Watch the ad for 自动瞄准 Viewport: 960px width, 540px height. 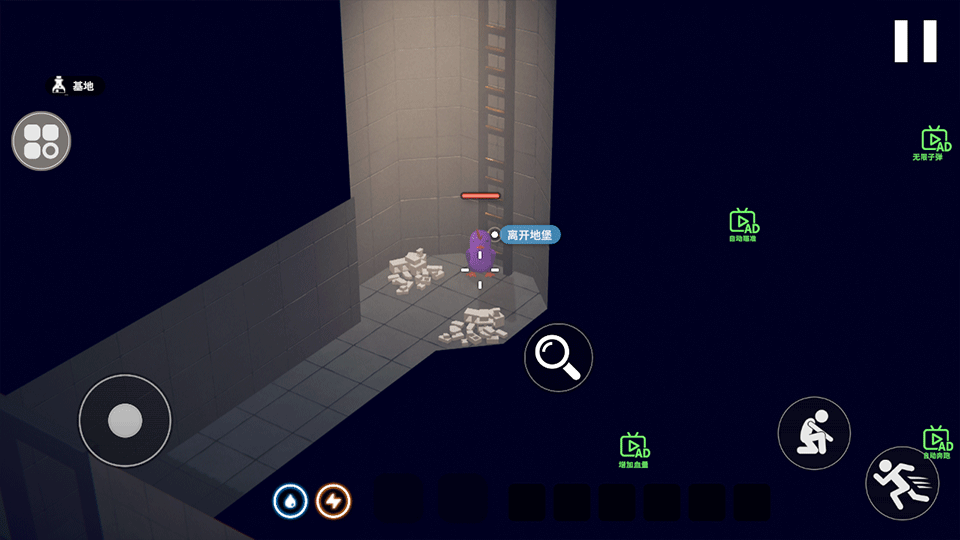[743, 224]
